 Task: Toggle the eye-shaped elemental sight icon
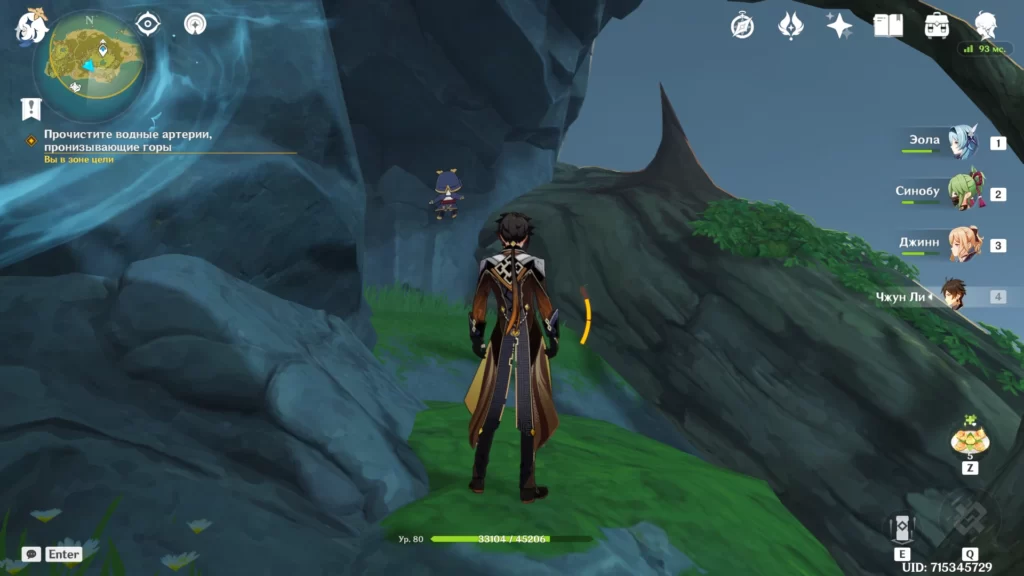tap(148, 23)
